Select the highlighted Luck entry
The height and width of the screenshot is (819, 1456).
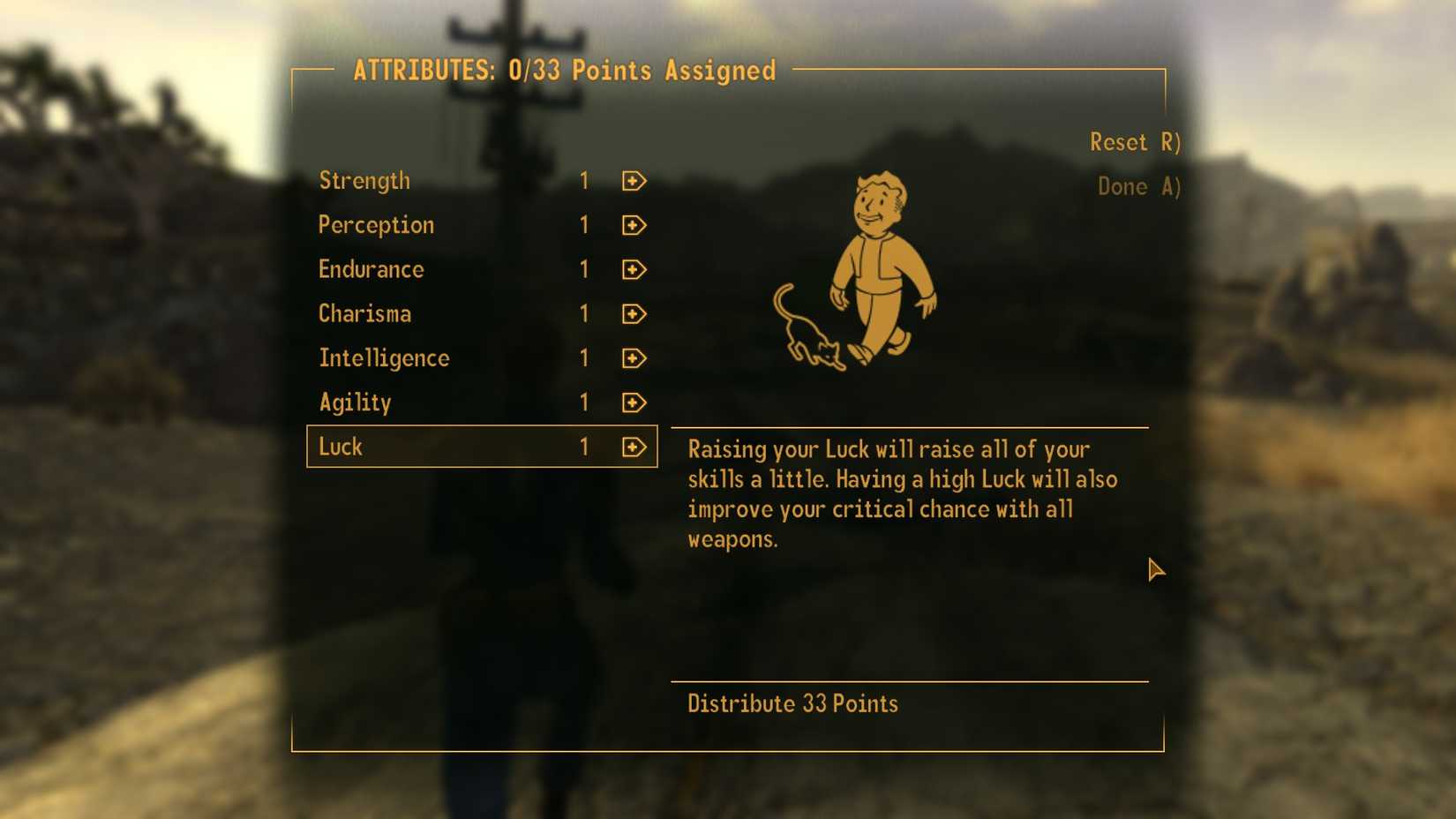point(341,447)
